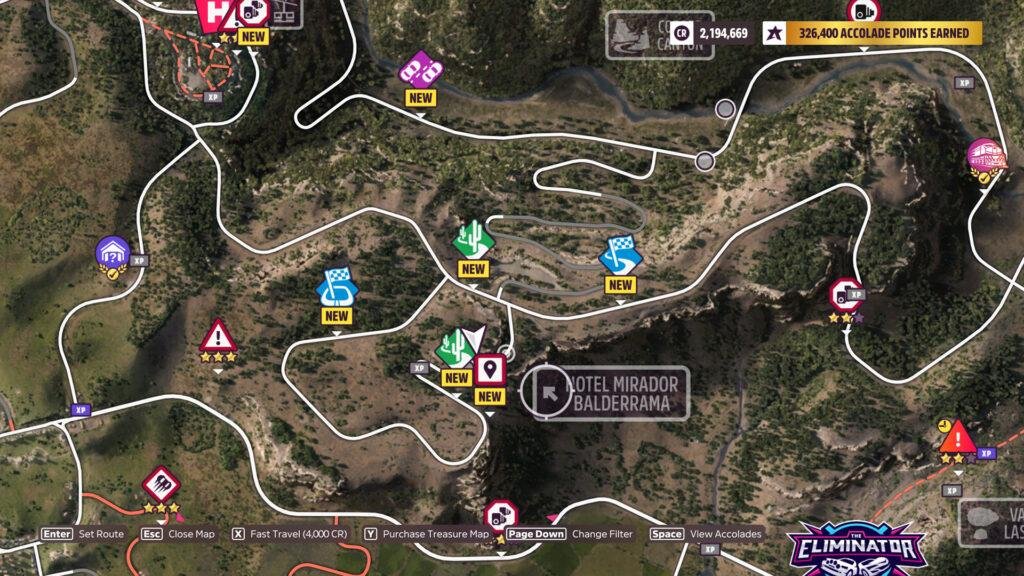Choose the danger sign with clock badge
The height and width of the screenshot is (576, 1024).
[x=956, y=436]
